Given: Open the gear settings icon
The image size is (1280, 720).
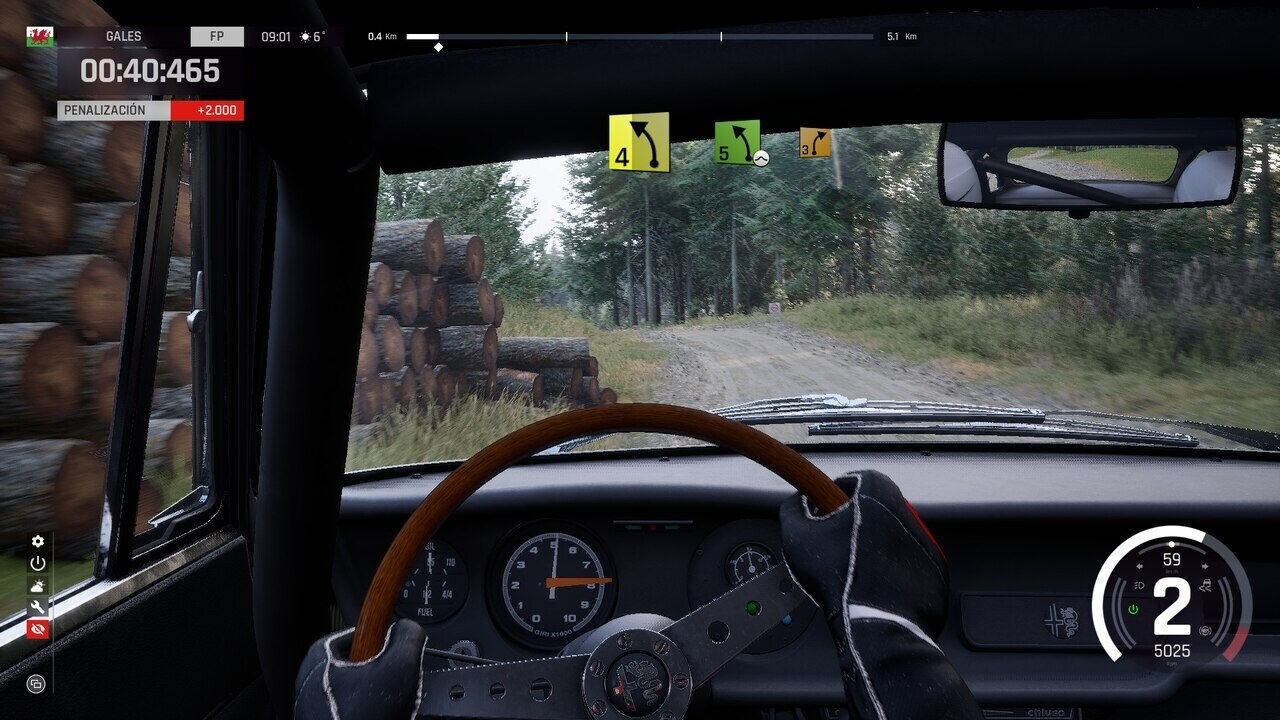Looking at the screenshot, I should [x=38, y=542].
